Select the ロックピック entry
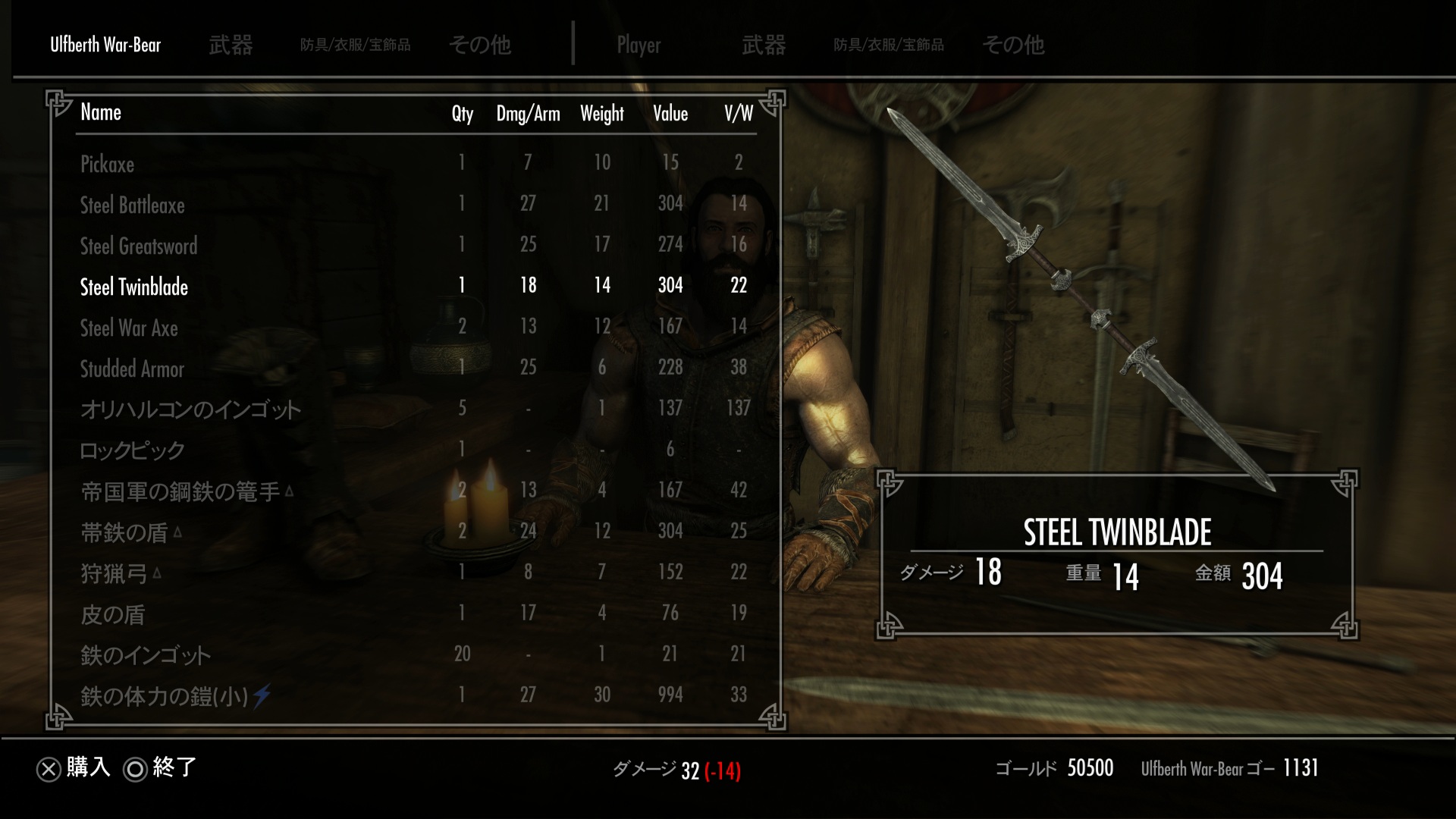Screen dimensions: 1456x819 pos(133,450)
